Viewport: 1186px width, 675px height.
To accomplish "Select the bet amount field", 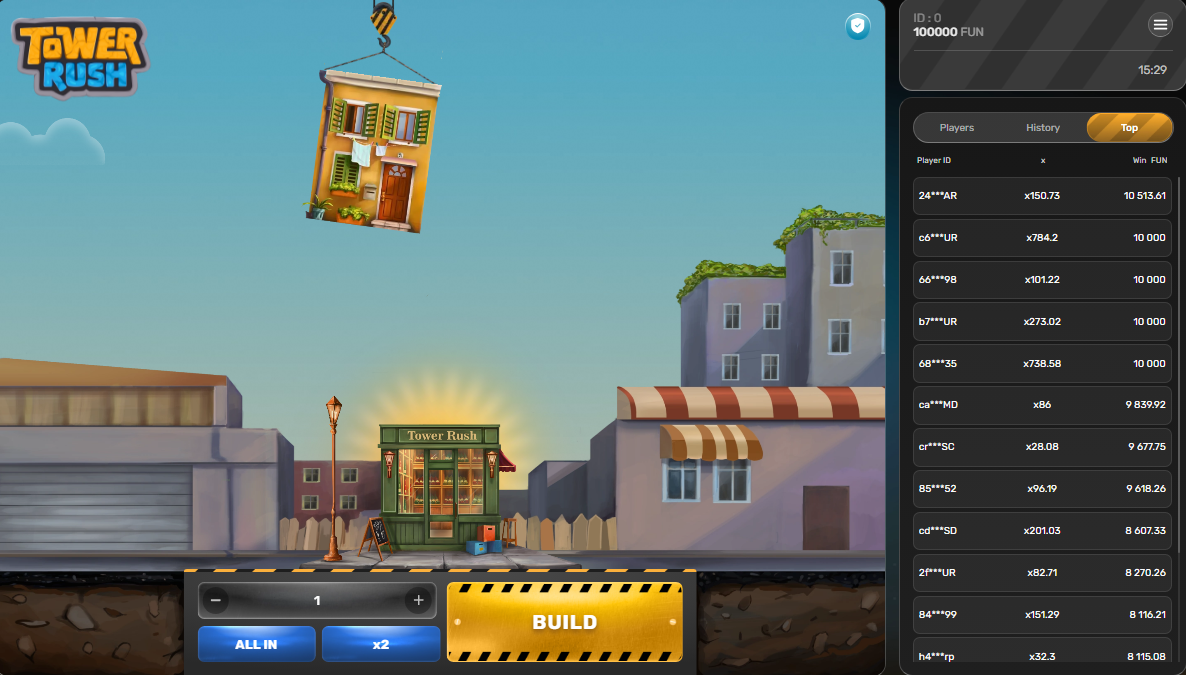I will 317,600.
